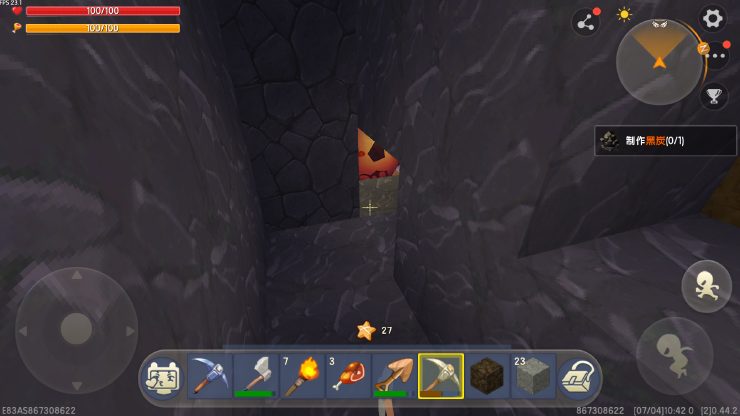The width and height of the screenshot is (740, 416).
Task: Select the highlighted stone pickaxe slot
Action: (440, 376)
